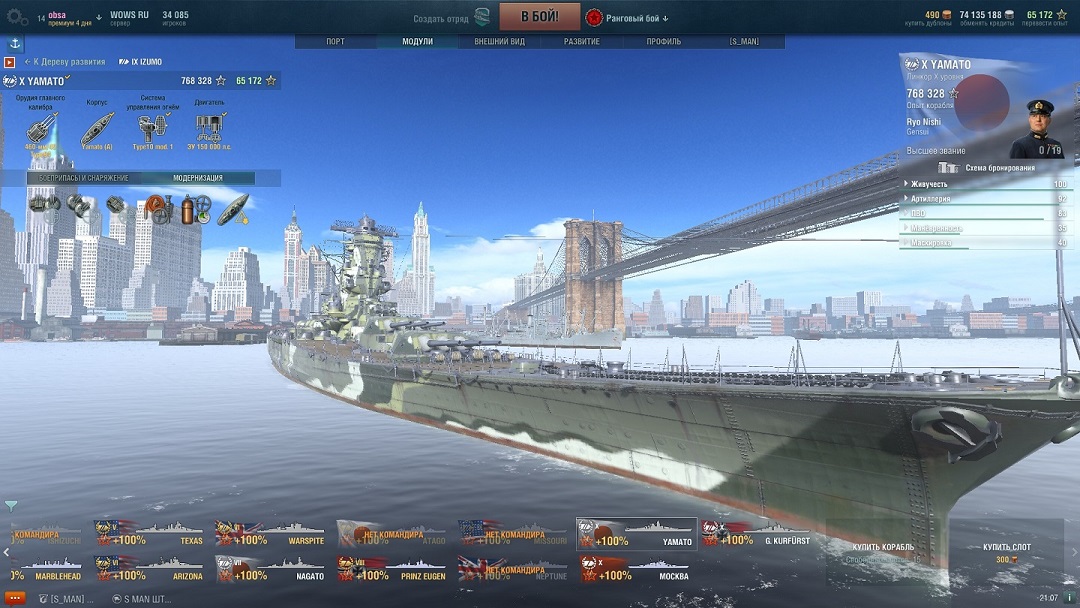Select the main battery guns module
The width and height of the screenshot is (1080, 608).
(41, 126)
